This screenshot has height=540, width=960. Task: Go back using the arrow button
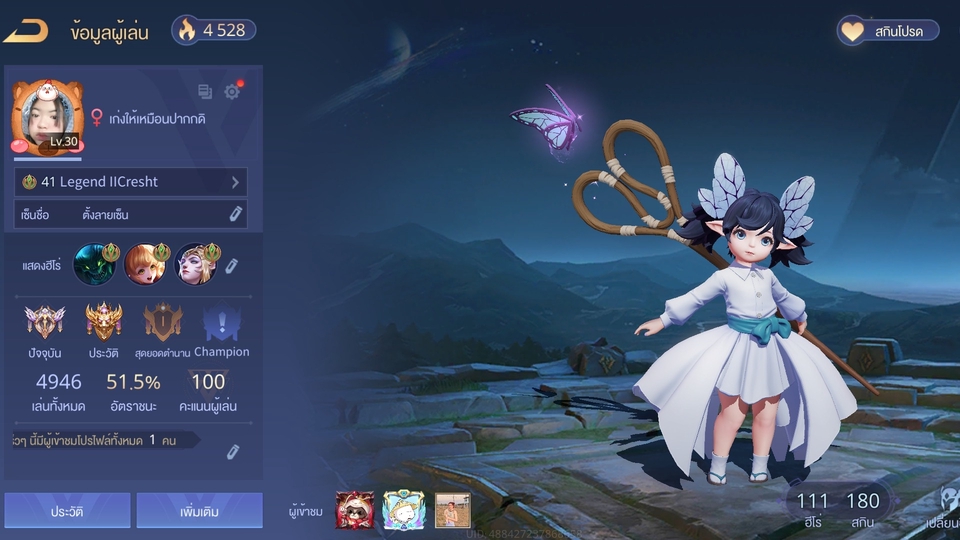pos(26,31)
